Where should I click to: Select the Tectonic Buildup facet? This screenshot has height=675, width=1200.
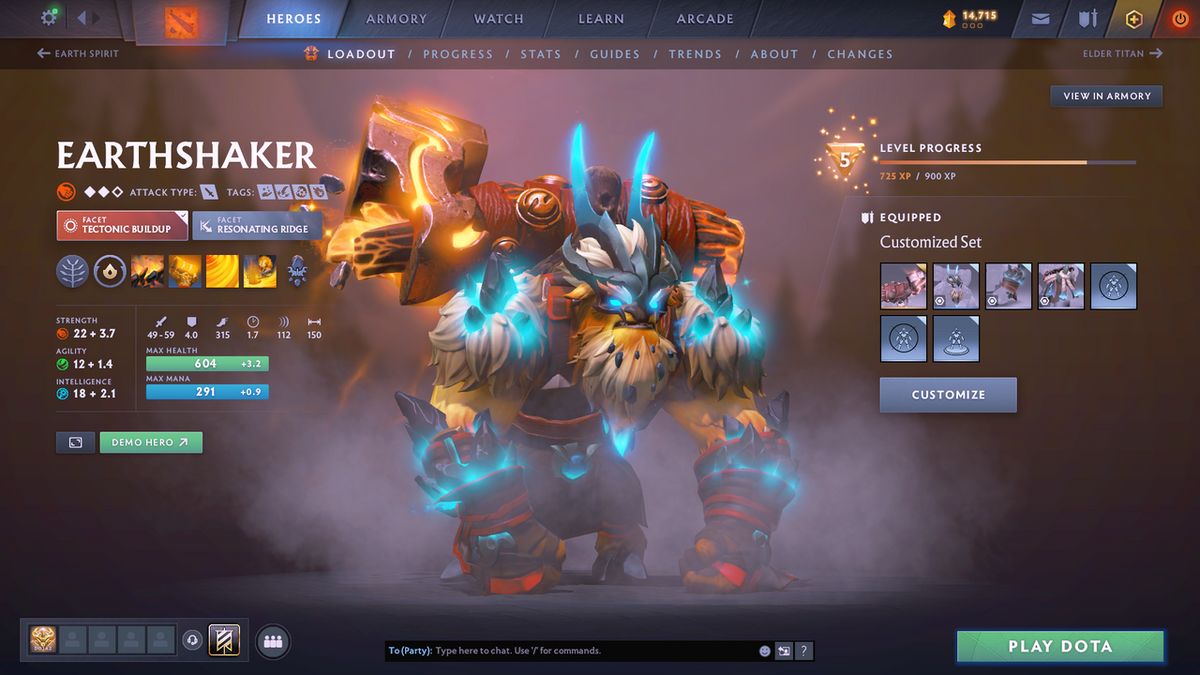point(122,225)
